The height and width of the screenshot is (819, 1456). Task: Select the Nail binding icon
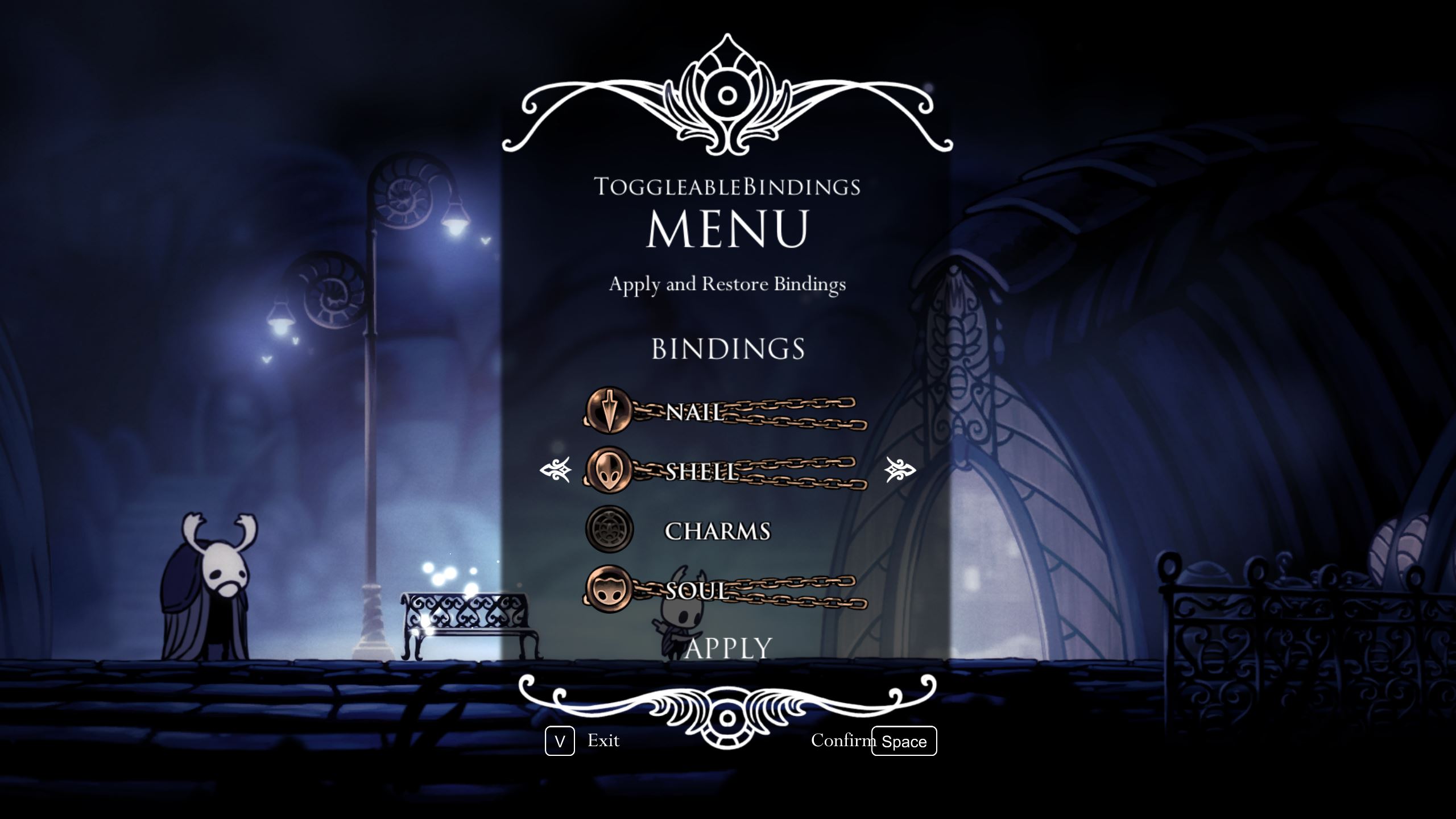point(607,412)
